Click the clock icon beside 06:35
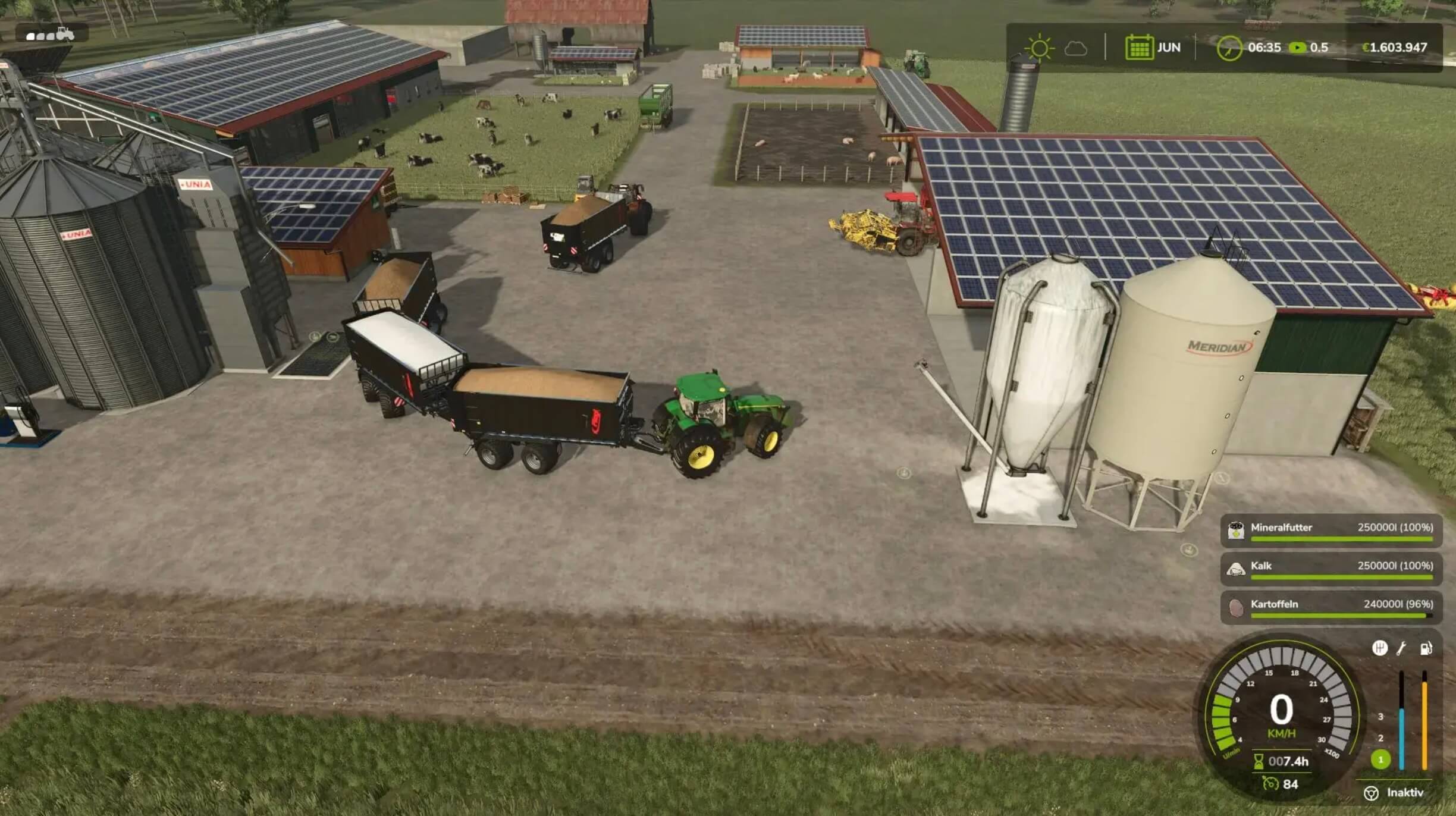This screenshot has width=1456, height=816. 1228,48
